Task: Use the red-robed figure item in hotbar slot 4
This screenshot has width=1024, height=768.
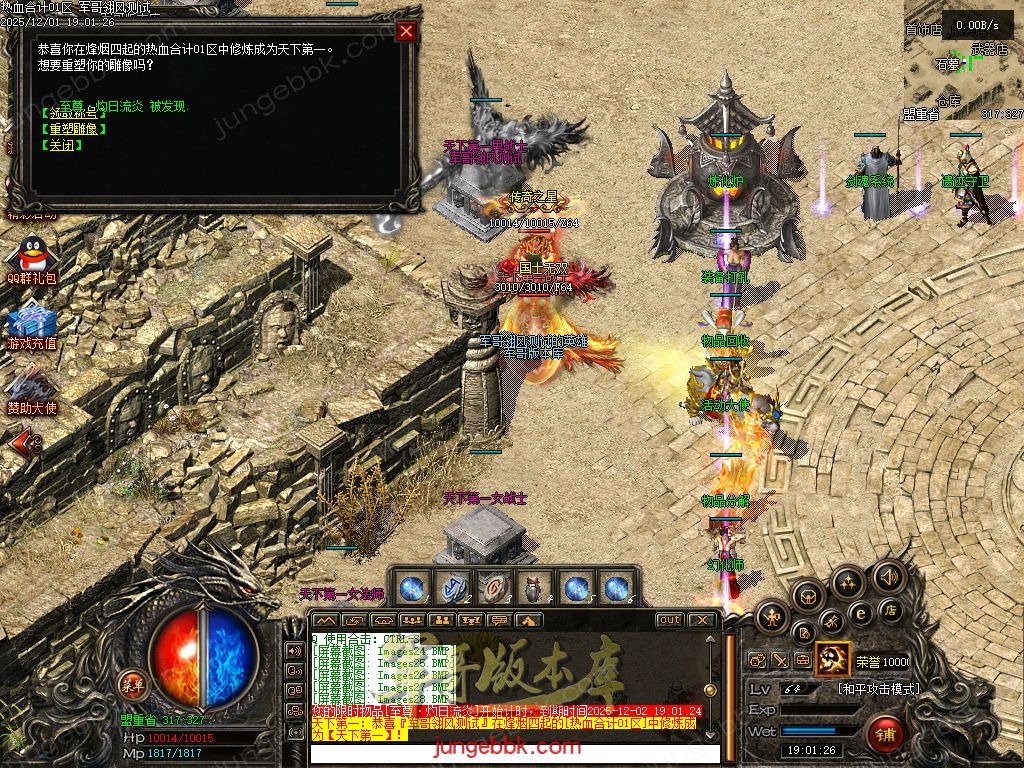Action: (x=533, y=589)
